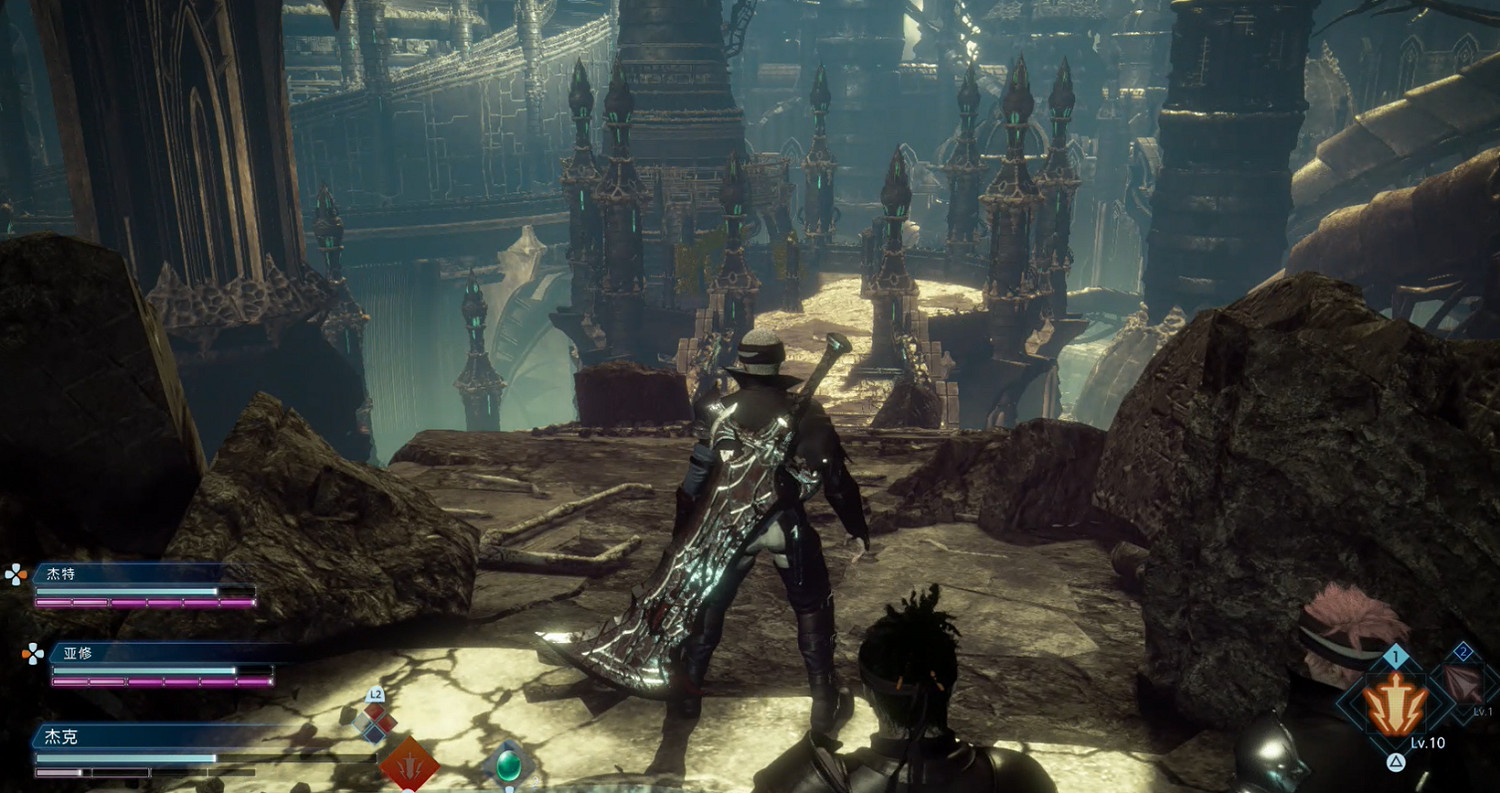Select player character 杰克's nameplate
The width and height of the screenshot is (1500, 793).
[x=60, y=737]
